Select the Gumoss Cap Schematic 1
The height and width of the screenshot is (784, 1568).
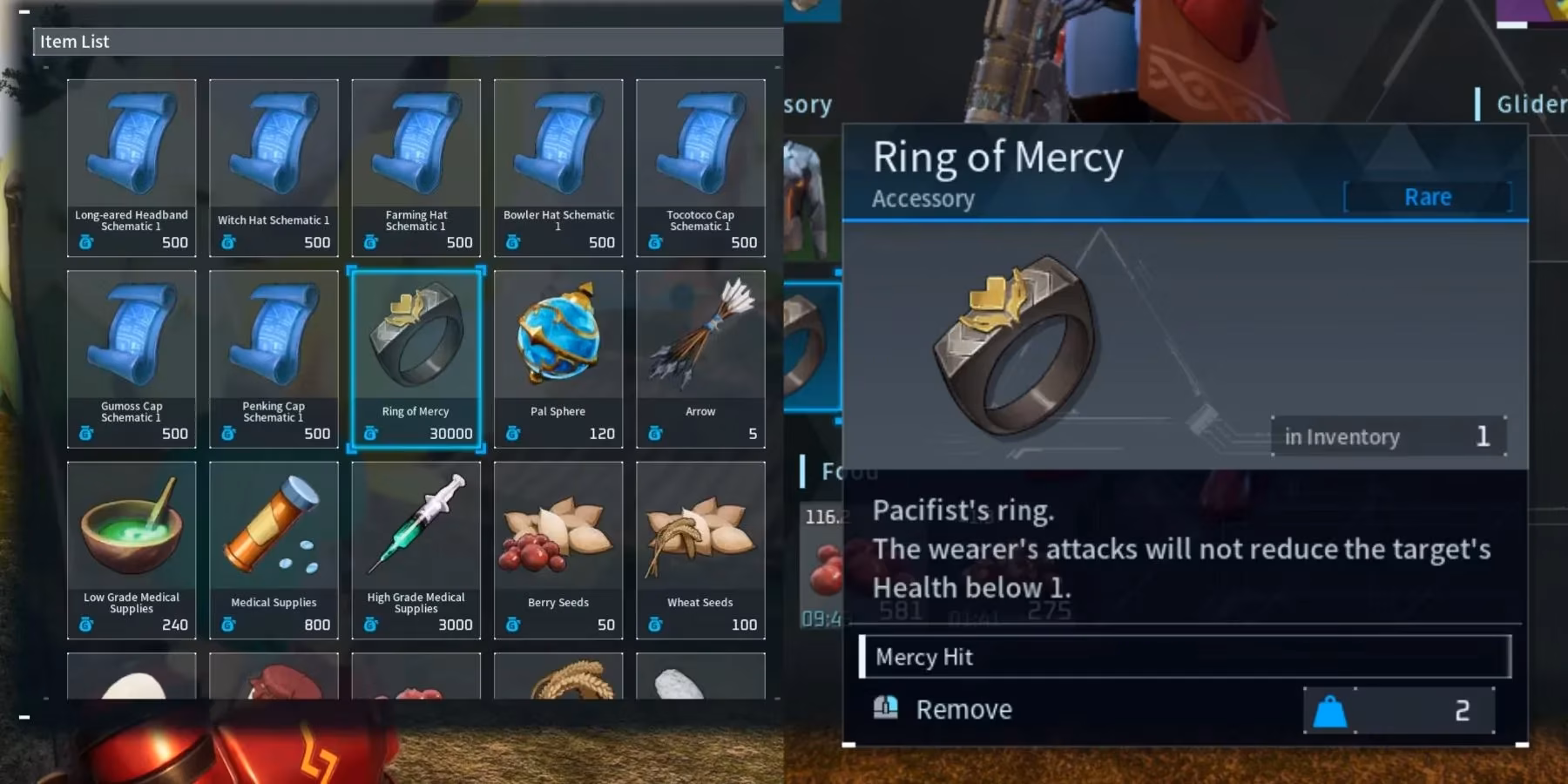click(132, 357)
